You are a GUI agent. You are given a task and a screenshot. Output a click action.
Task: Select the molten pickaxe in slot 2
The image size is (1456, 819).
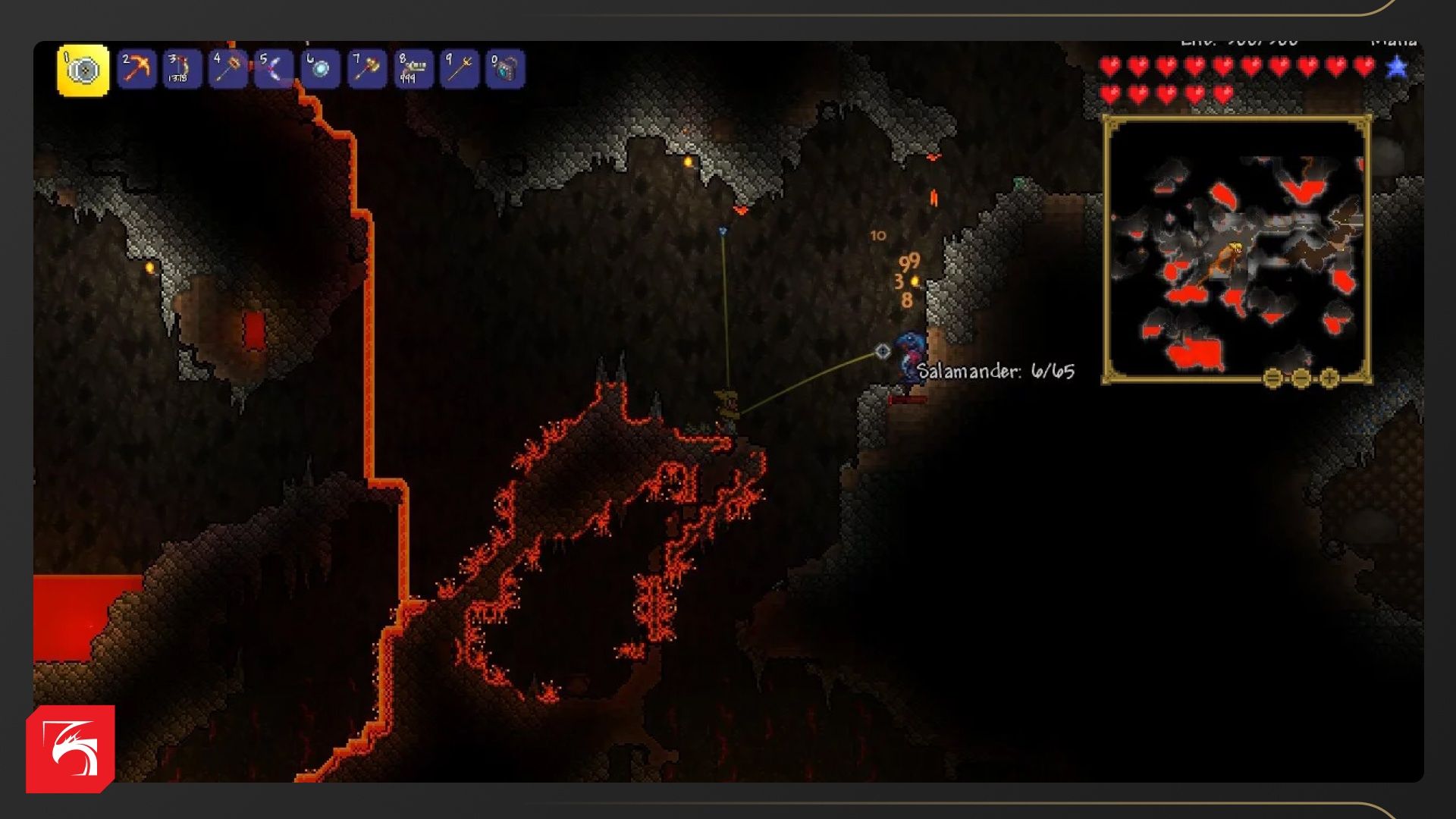click(136, 70)
